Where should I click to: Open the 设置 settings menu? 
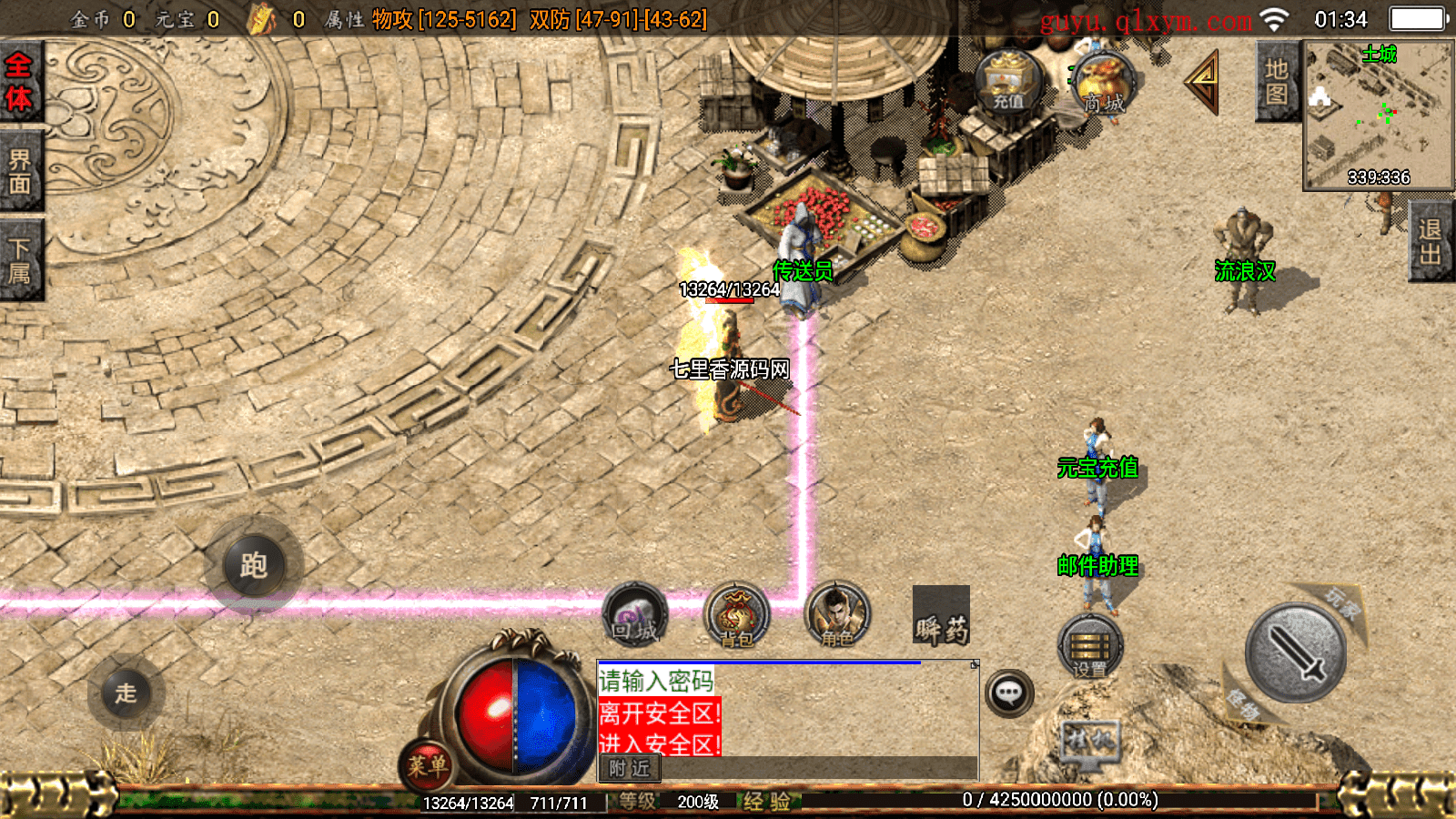1089,647
